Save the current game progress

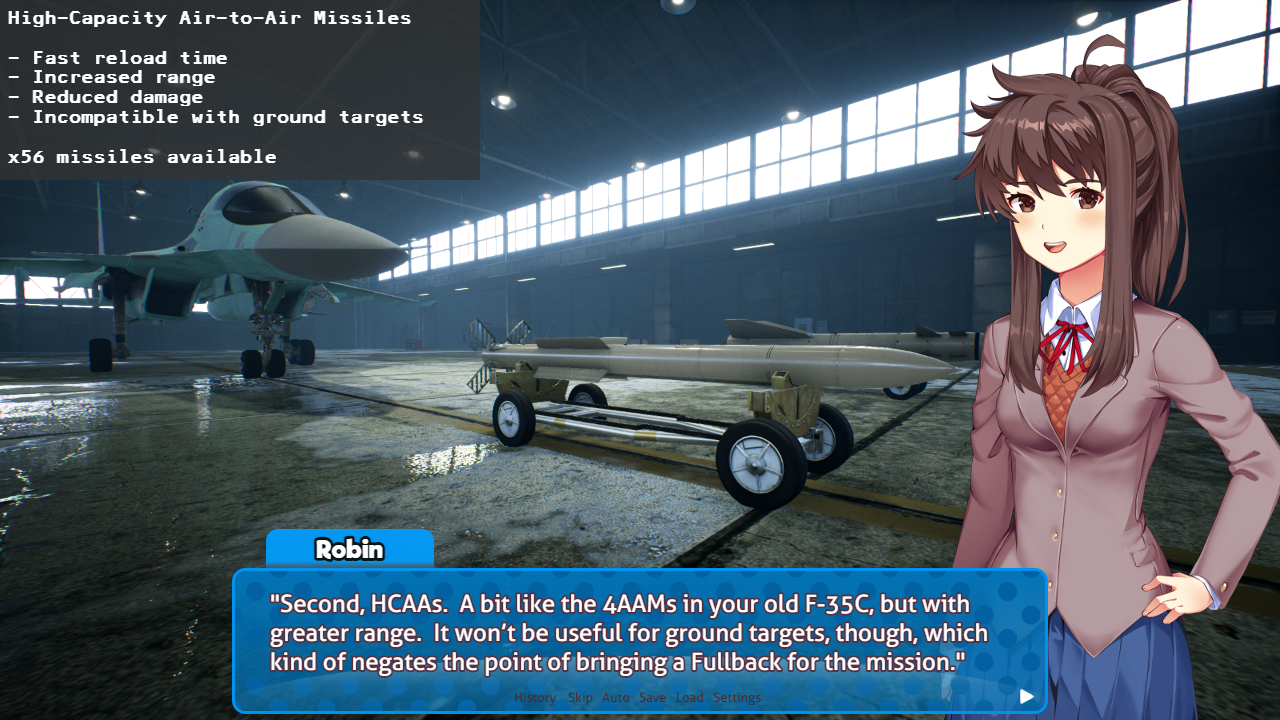(x=652, y=697)
